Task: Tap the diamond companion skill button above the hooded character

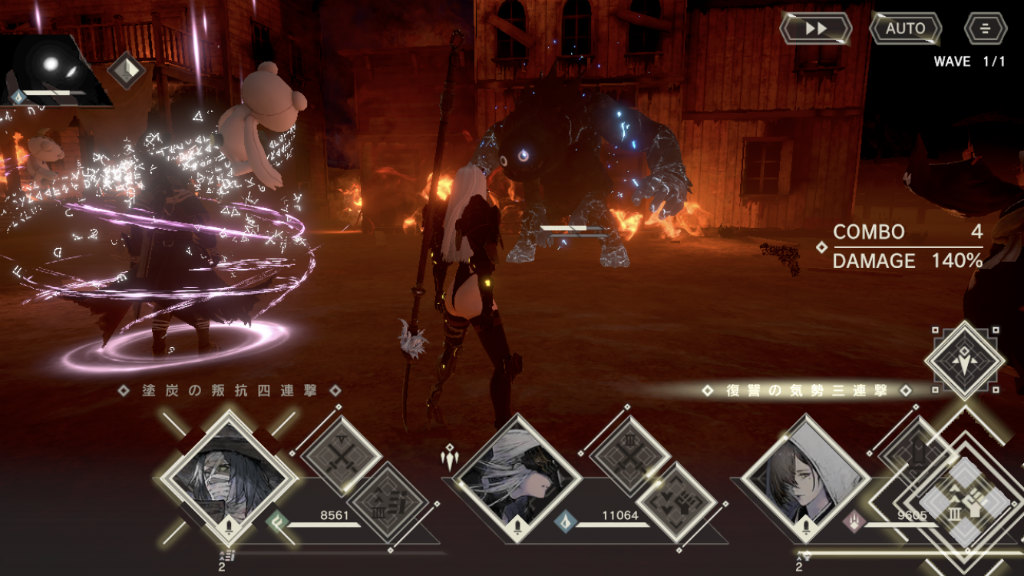Action: (964, 360)
